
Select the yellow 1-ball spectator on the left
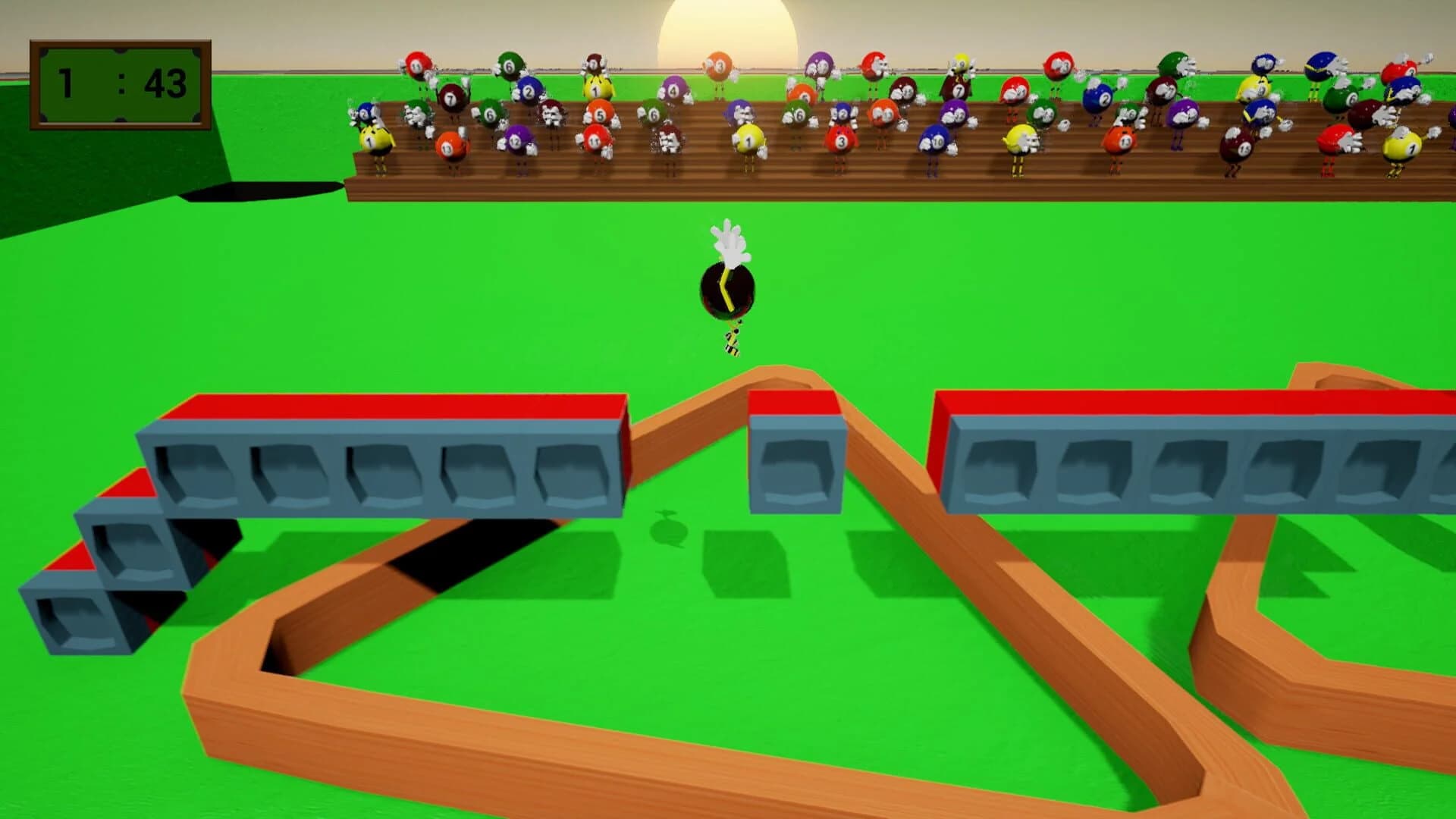pos(369,143)
